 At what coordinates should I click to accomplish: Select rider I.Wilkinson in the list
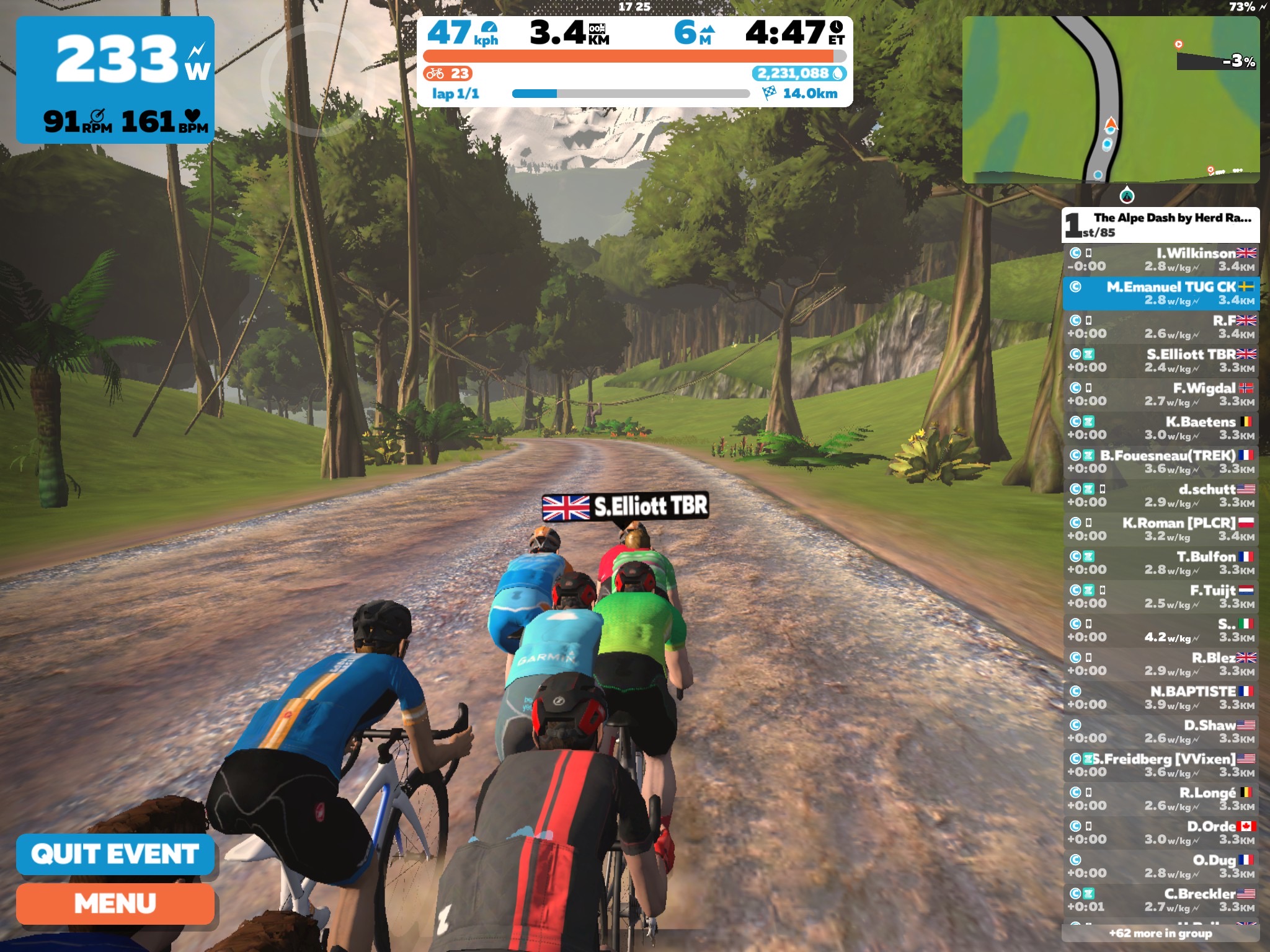point(1160,260)
